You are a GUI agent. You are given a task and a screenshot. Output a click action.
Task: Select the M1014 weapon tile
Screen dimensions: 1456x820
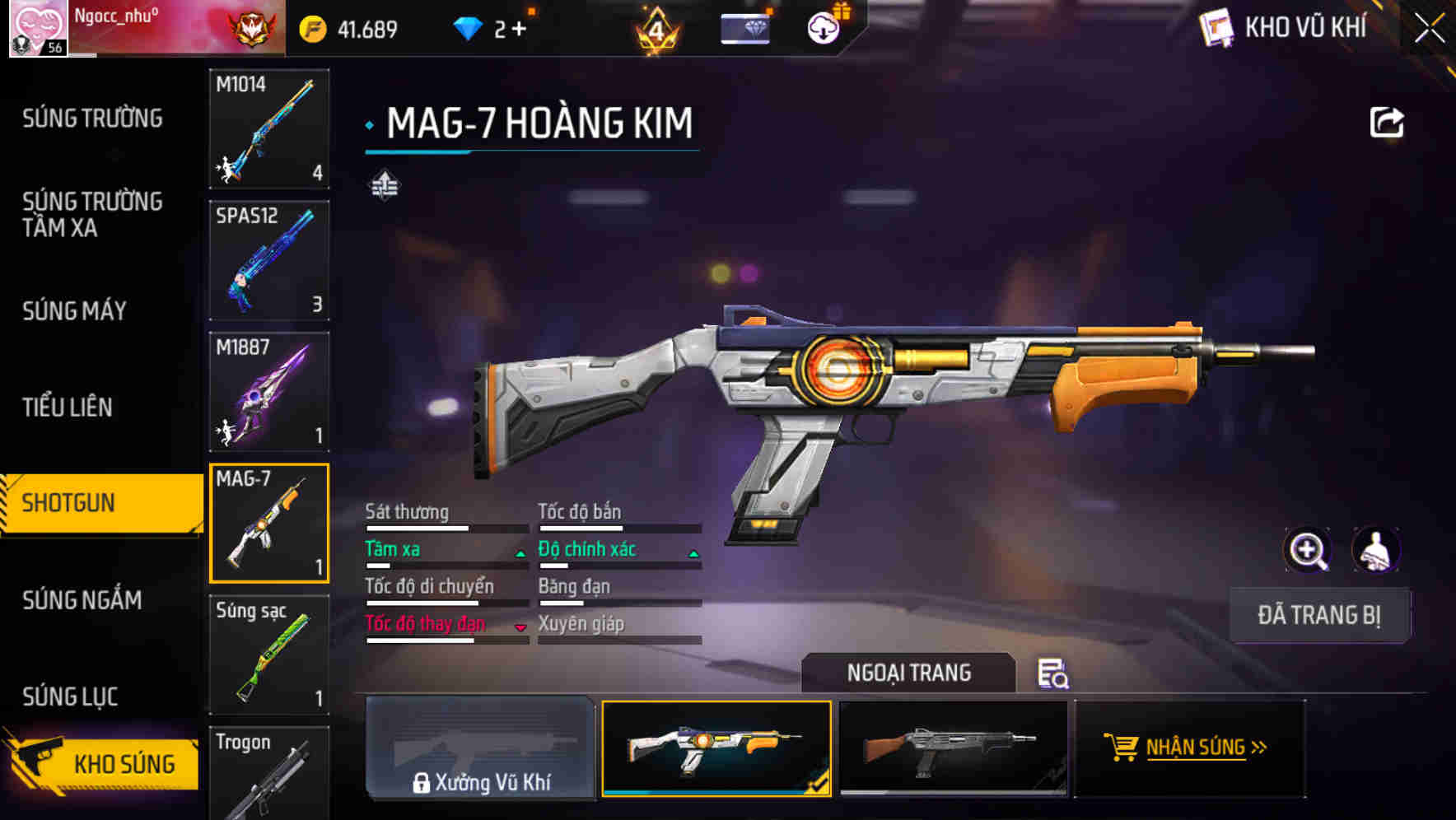[269, 128]
